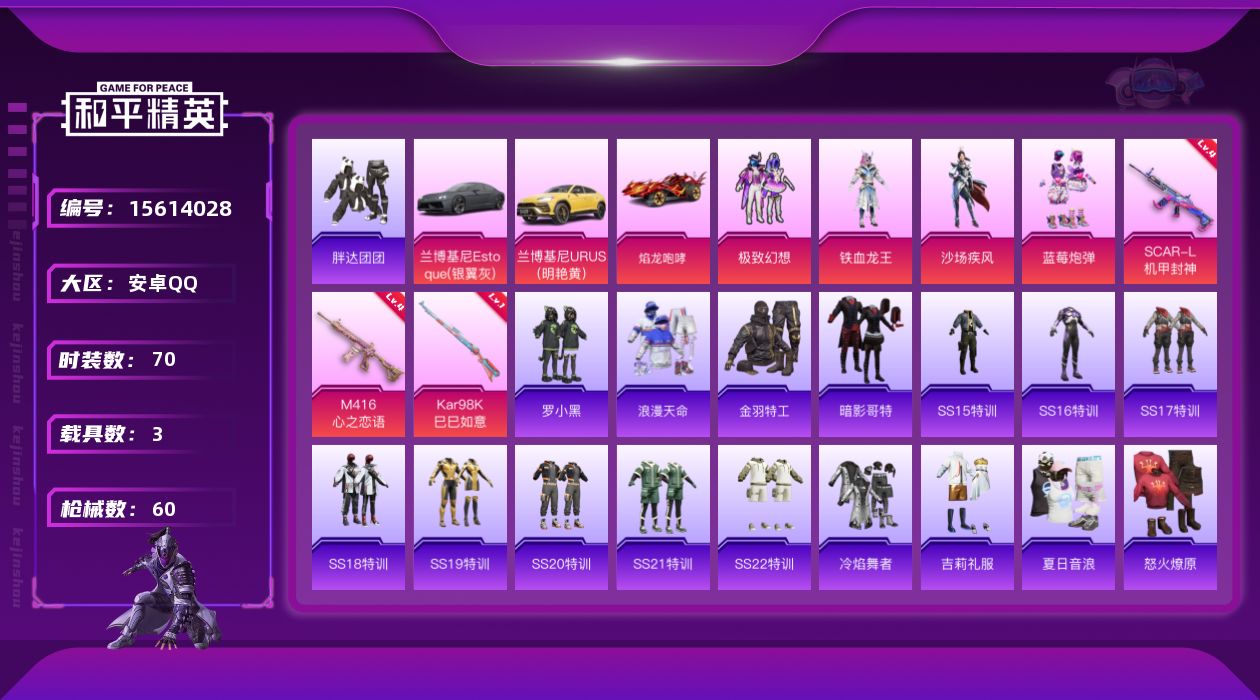Select the SS15特训 outfit tile
The width and height of the screenshot is (1260, 700).
(x=967, y=364)
